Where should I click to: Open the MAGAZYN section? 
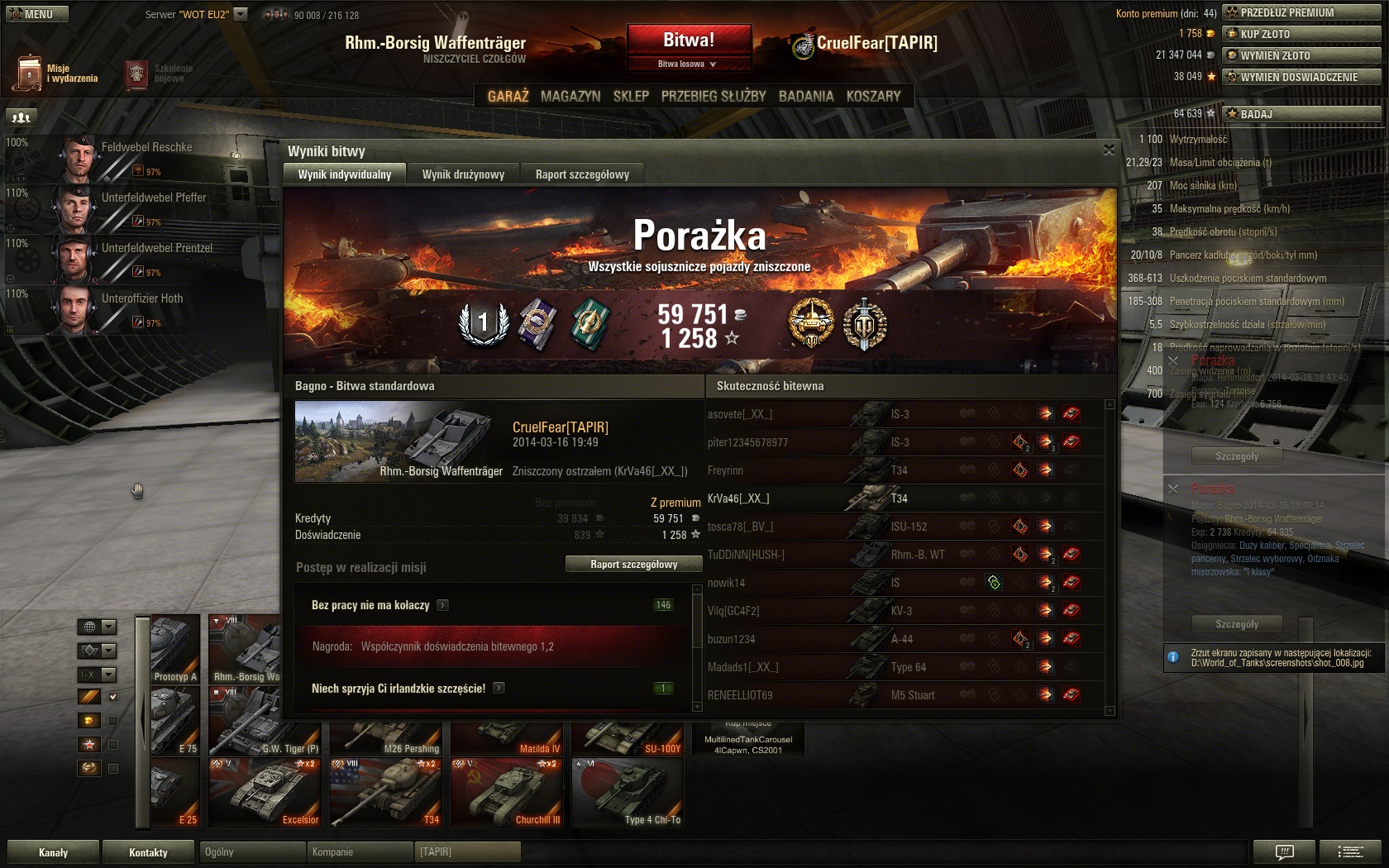pyautogui.click(x=570, y=96)
